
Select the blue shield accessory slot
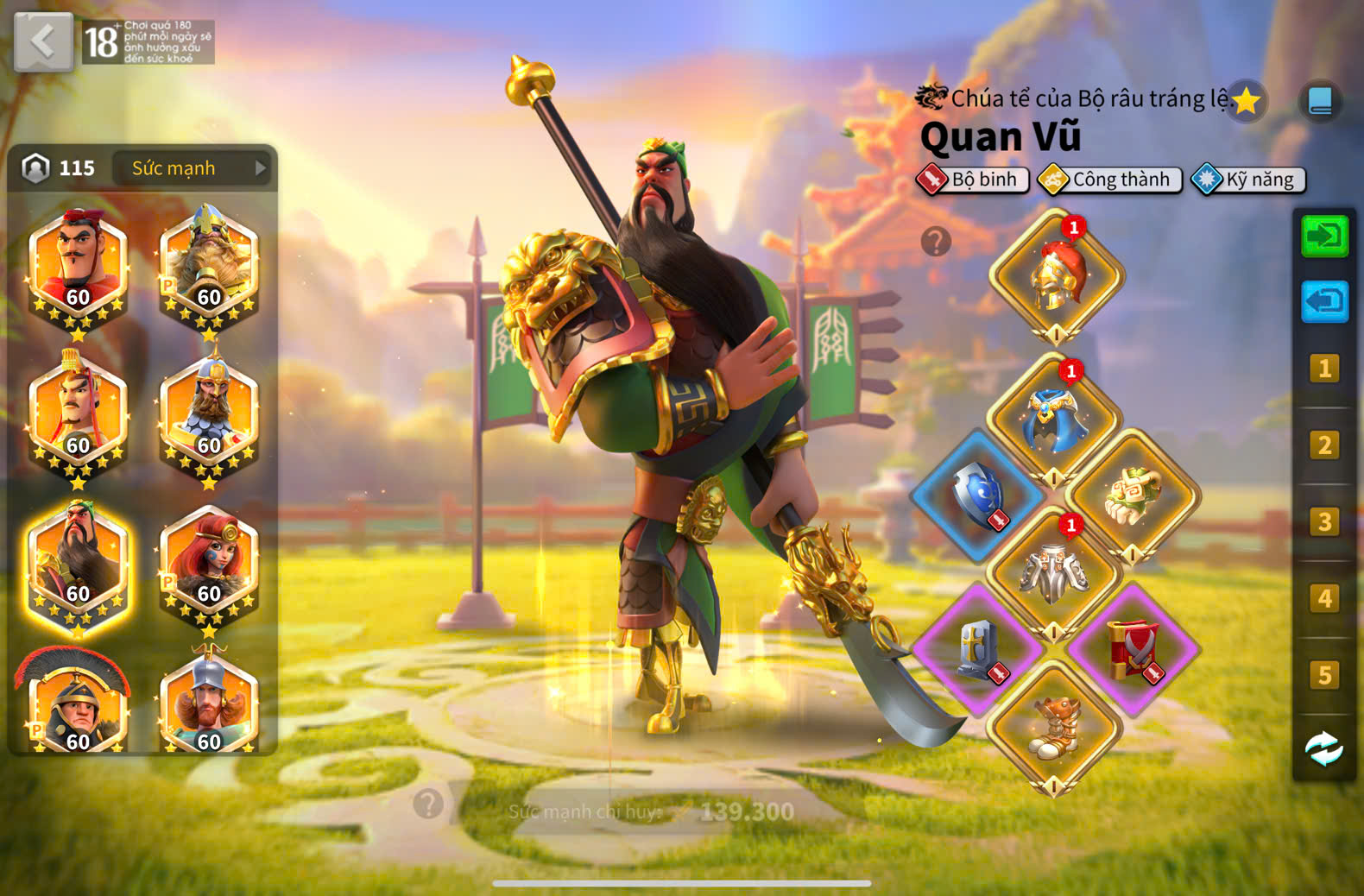978,495
